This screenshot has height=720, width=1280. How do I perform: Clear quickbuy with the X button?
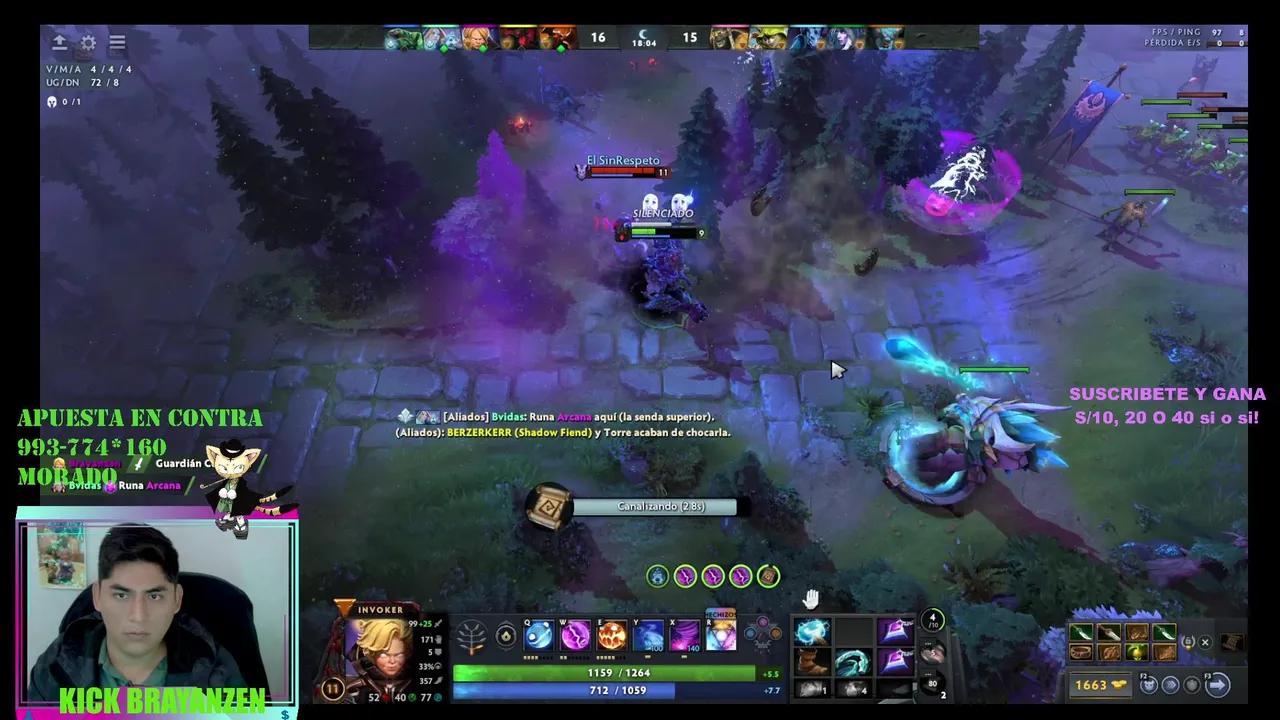pyautogui.click(x=1205, y=643)
